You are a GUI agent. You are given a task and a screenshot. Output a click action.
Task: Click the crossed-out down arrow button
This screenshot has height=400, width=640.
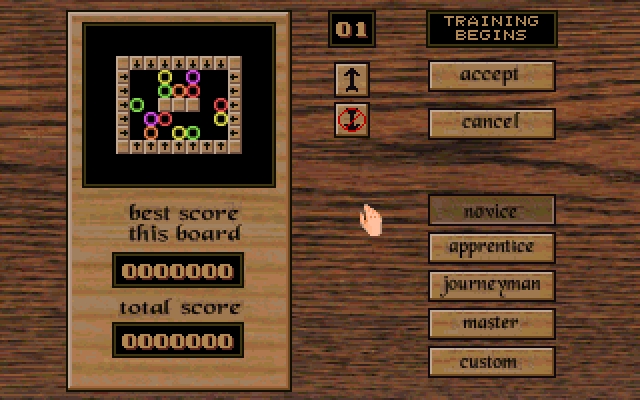[x=352, y=119]
